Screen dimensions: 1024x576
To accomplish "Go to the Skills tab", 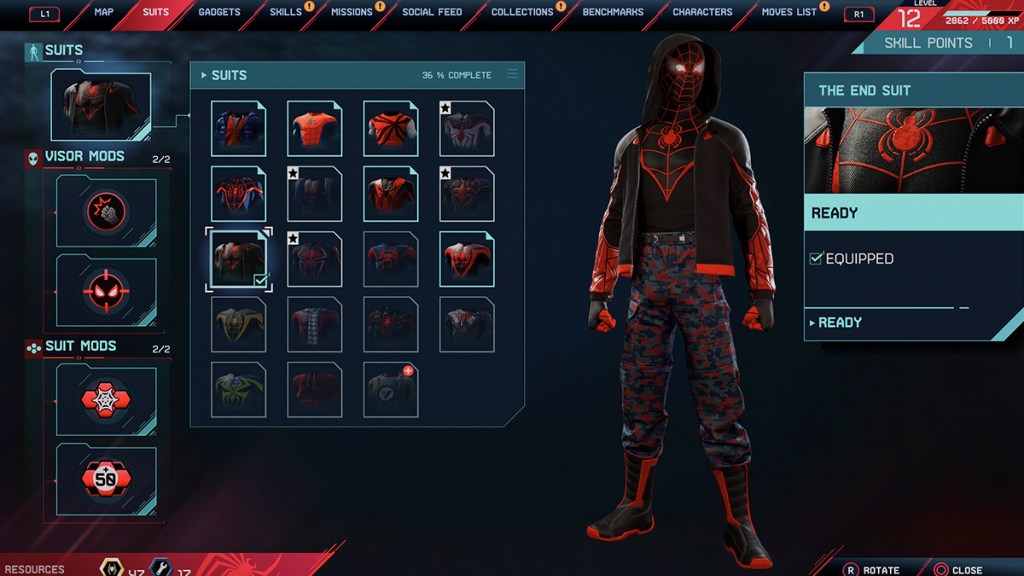I will pyautogui.click(x=285, y=12).
